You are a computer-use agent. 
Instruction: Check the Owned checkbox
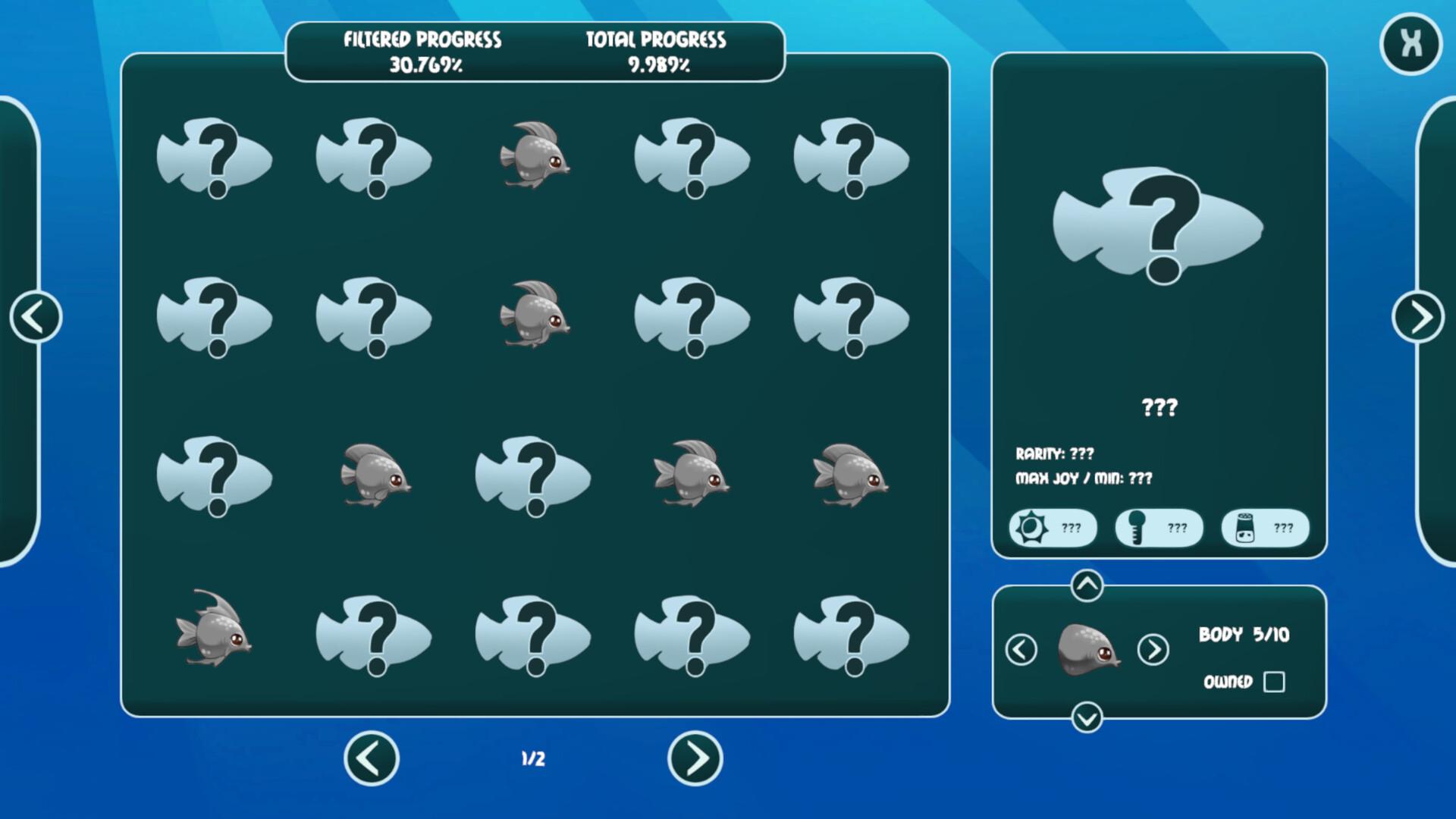tap(1275, 682)
